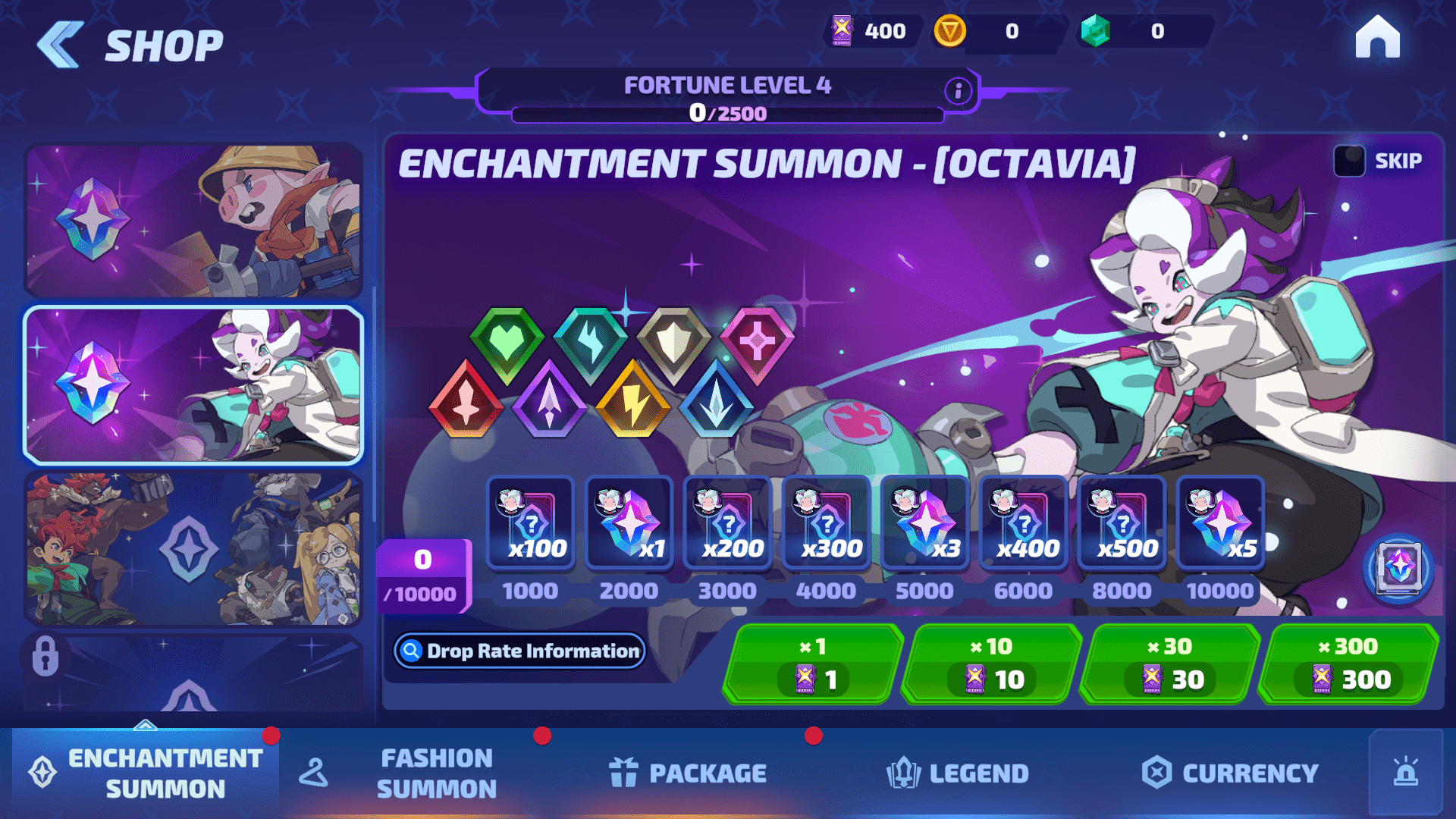Screen dimensions: 1456x819
Task: Select the Octavia summon banner
Action: (193, 384)
